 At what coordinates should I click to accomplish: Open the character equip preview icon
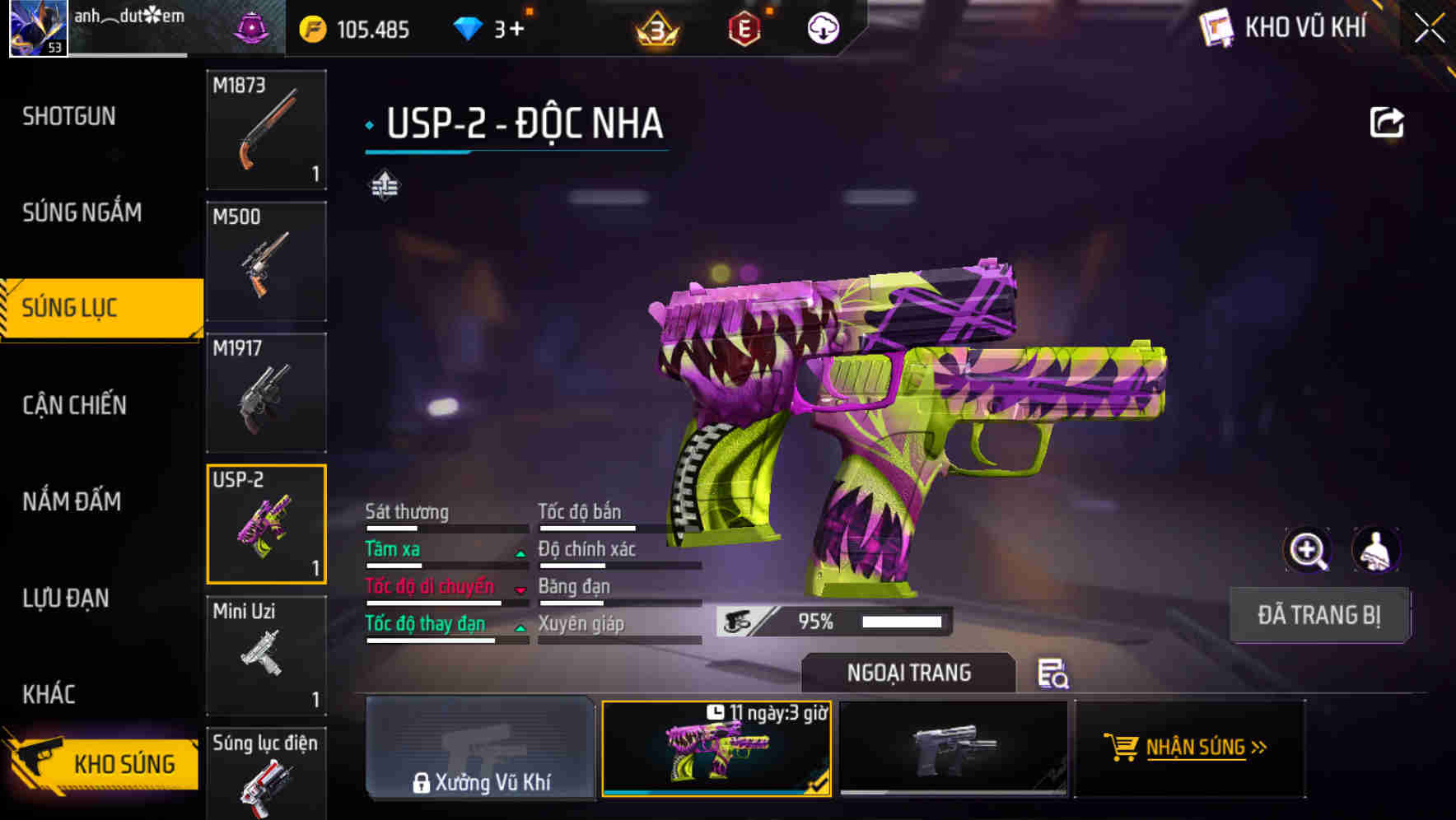click(x=1374, y=550)
